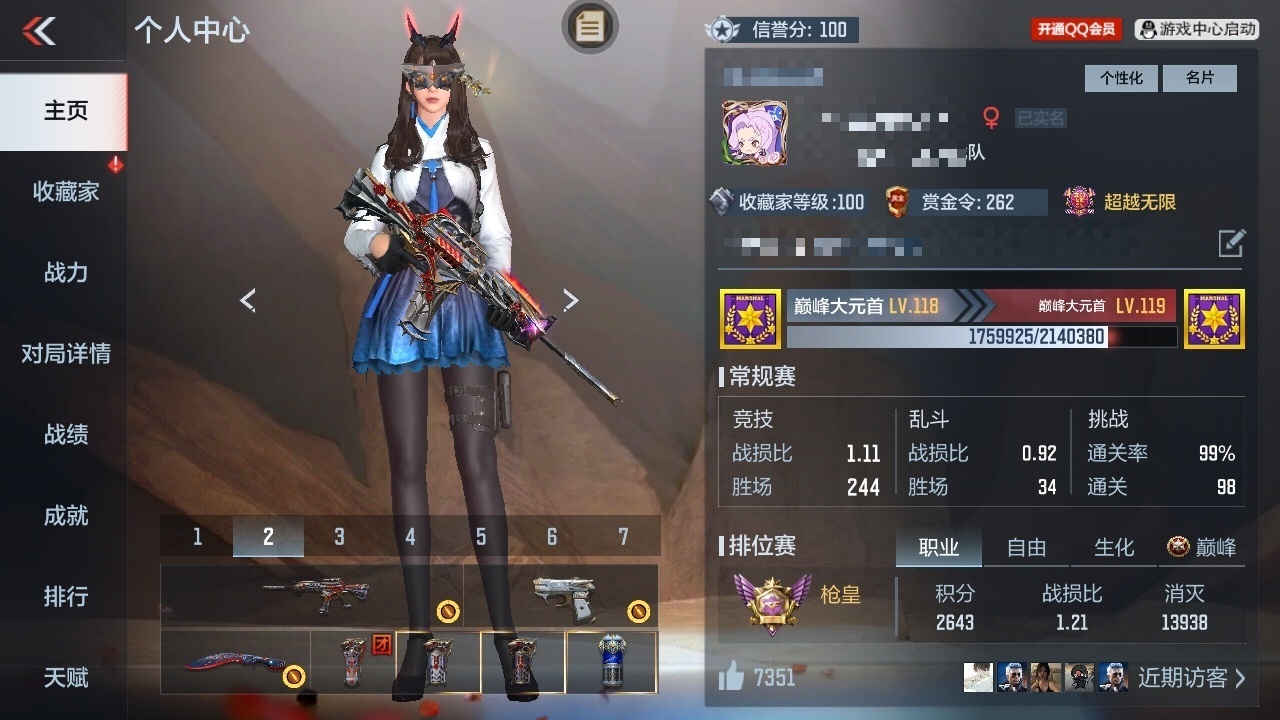Image resolution: width=1280 pixels, height=720 pixels.
Task: Select the rifle primary weapon slot
Action: [311, 596]
